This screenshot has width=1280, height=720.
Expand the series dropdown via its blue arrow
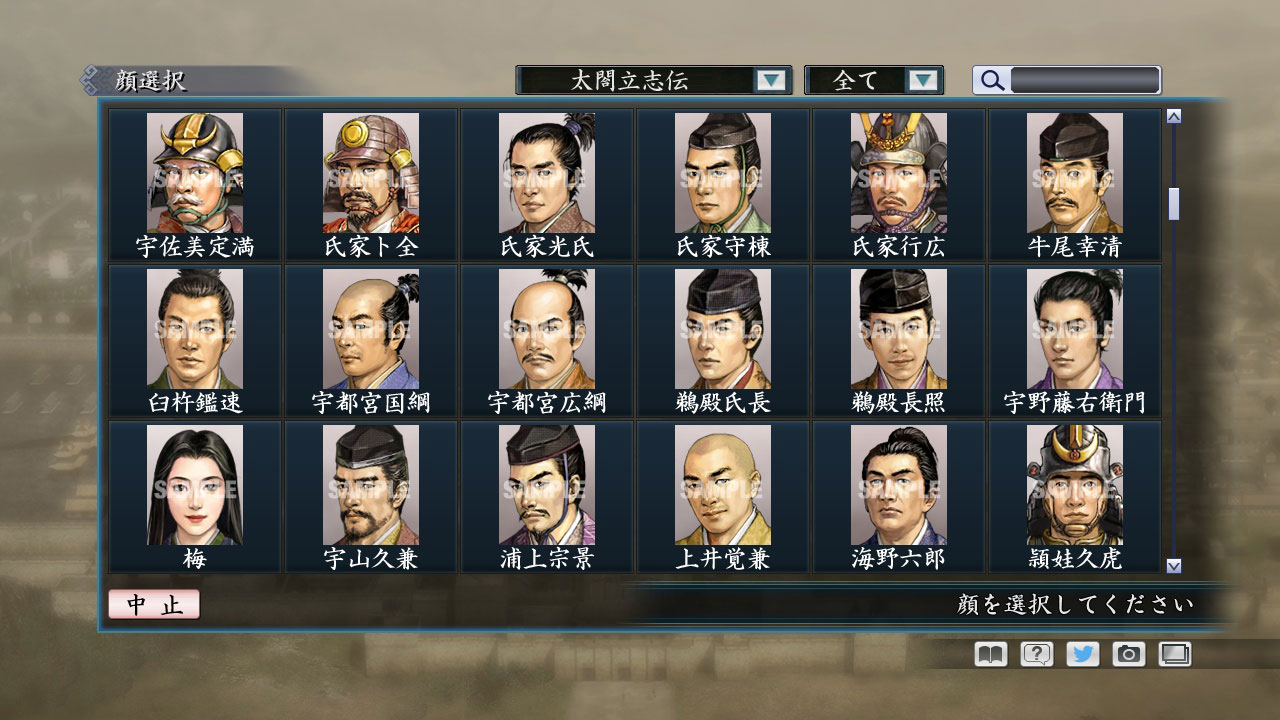pyautogui.click(x=770, y=79)
